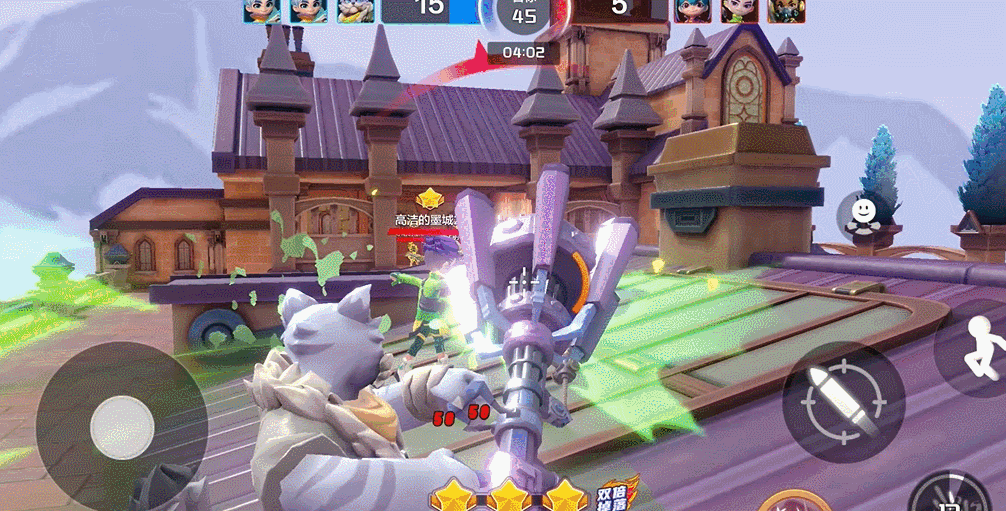
Task: Open the smiley emote wheel
Action: pos(862,213)
